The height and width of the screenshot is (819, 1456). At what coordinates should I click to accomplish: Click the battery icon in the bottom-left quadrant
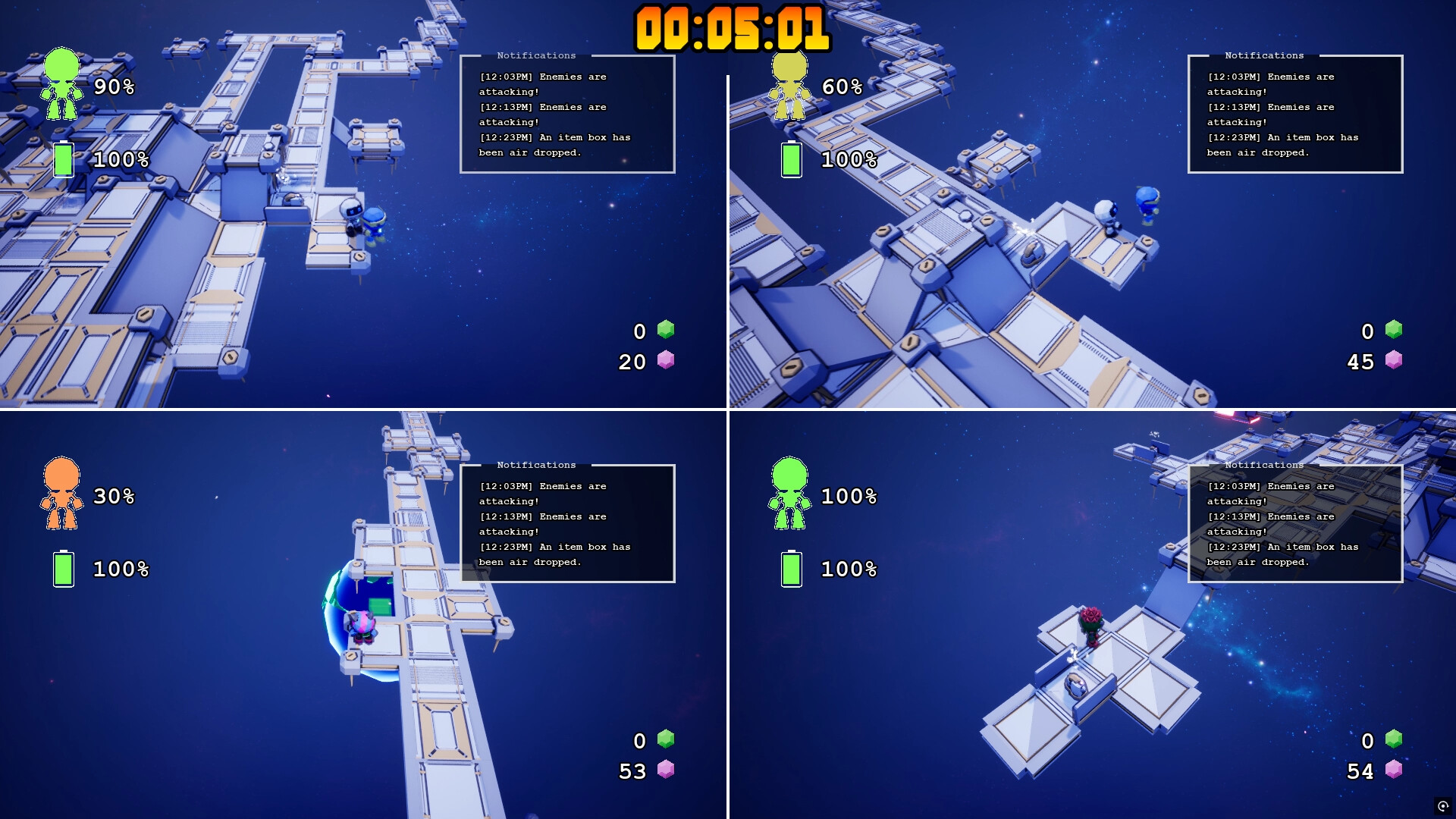64,569
